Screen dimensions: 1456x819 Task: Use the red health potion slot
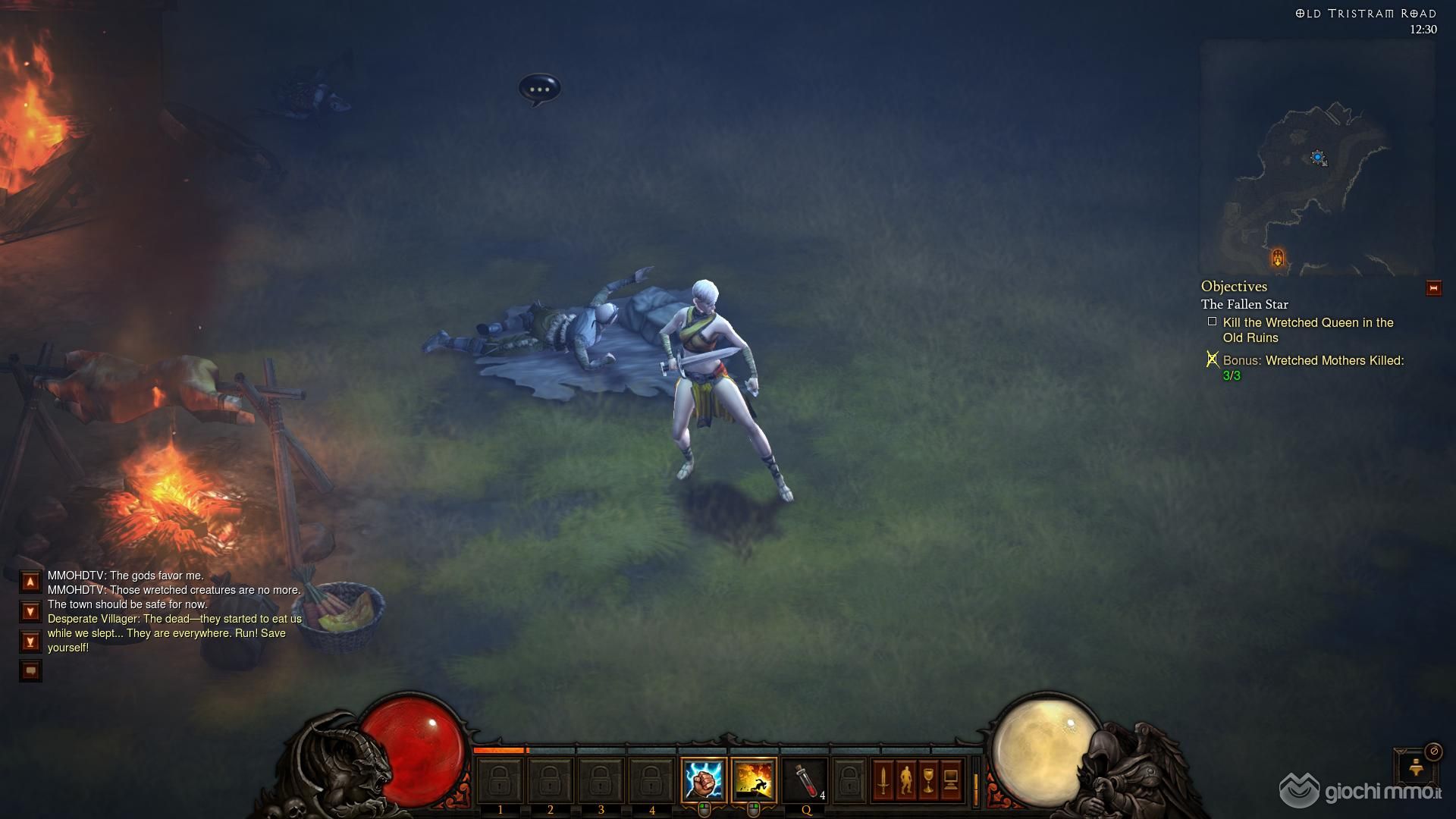(805, 780)
